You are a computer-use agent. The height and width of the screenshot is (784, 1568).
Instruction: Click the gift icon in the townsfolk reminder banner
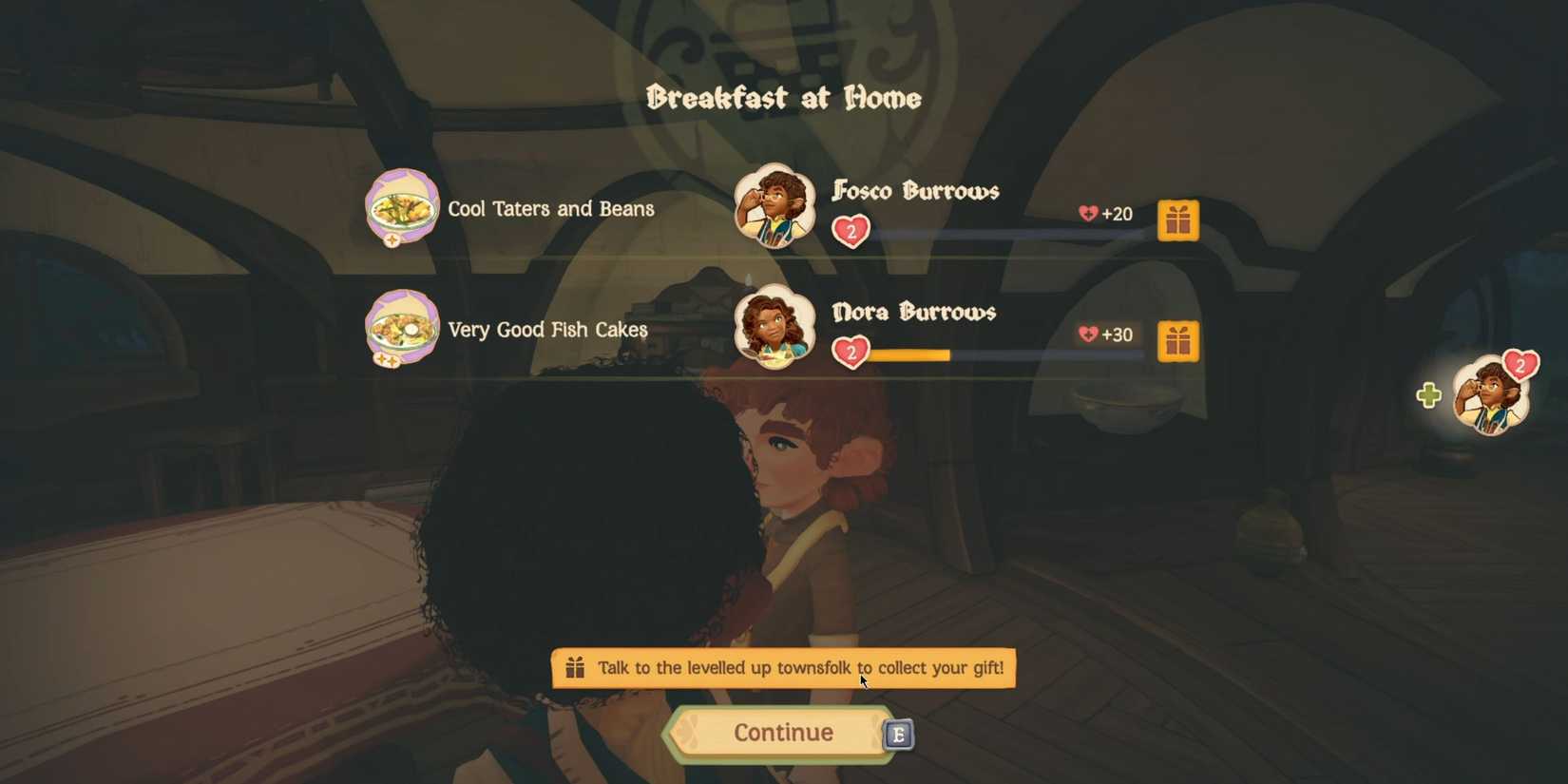[575, 668]
